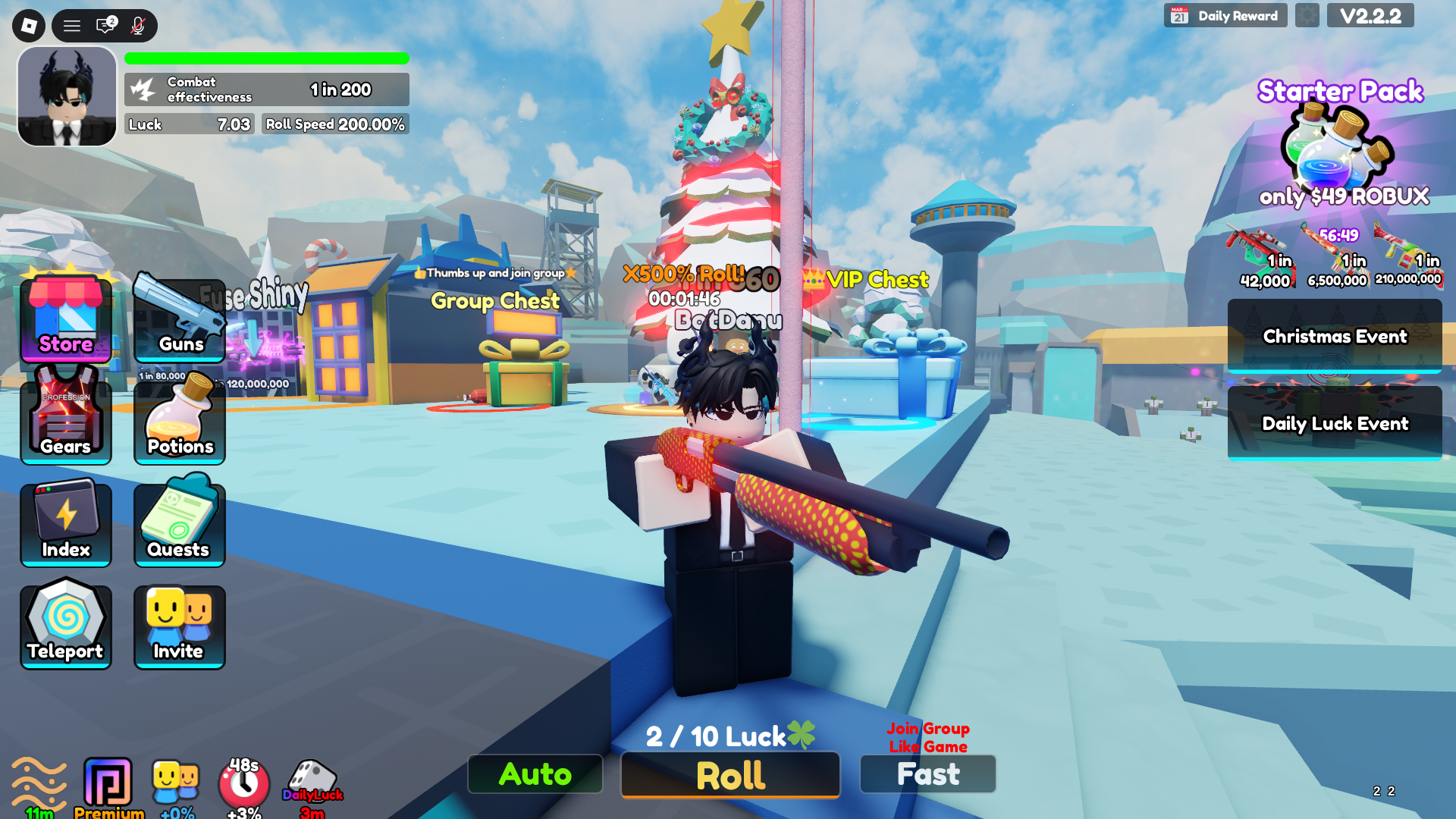This screenshot has height=819, width=1456.
Task: Open the Teleport menu
Action: click(x=66, y=624)
